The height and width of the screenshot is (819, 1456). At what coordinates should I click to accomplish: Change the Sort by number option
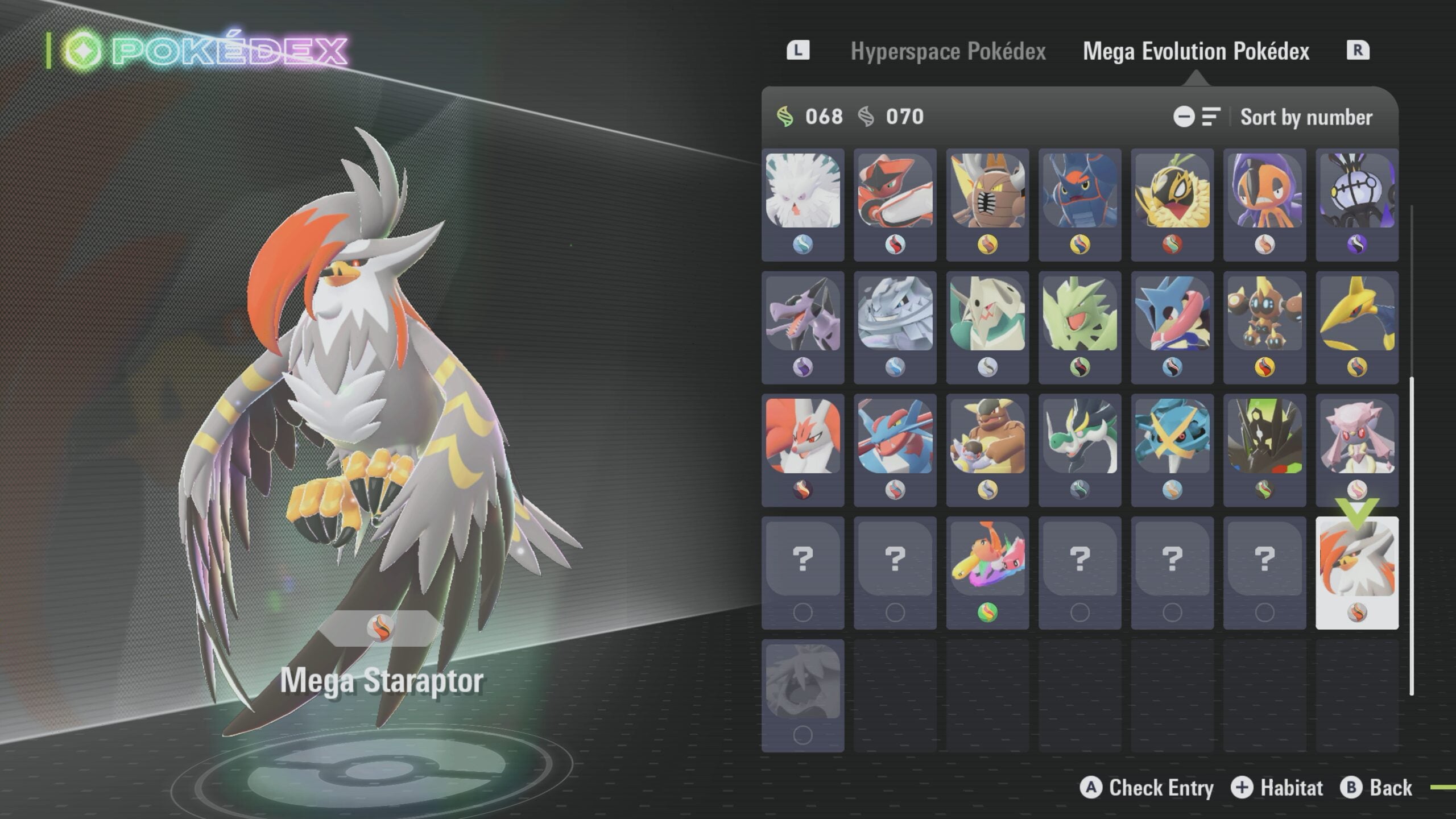1305,117
